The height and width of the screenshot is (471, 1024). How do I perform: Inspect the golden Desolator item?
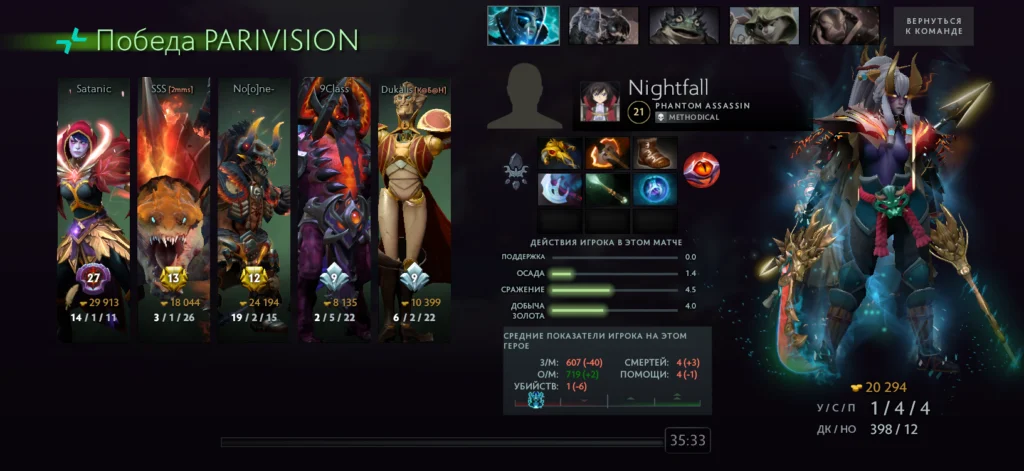click(560, 153)
